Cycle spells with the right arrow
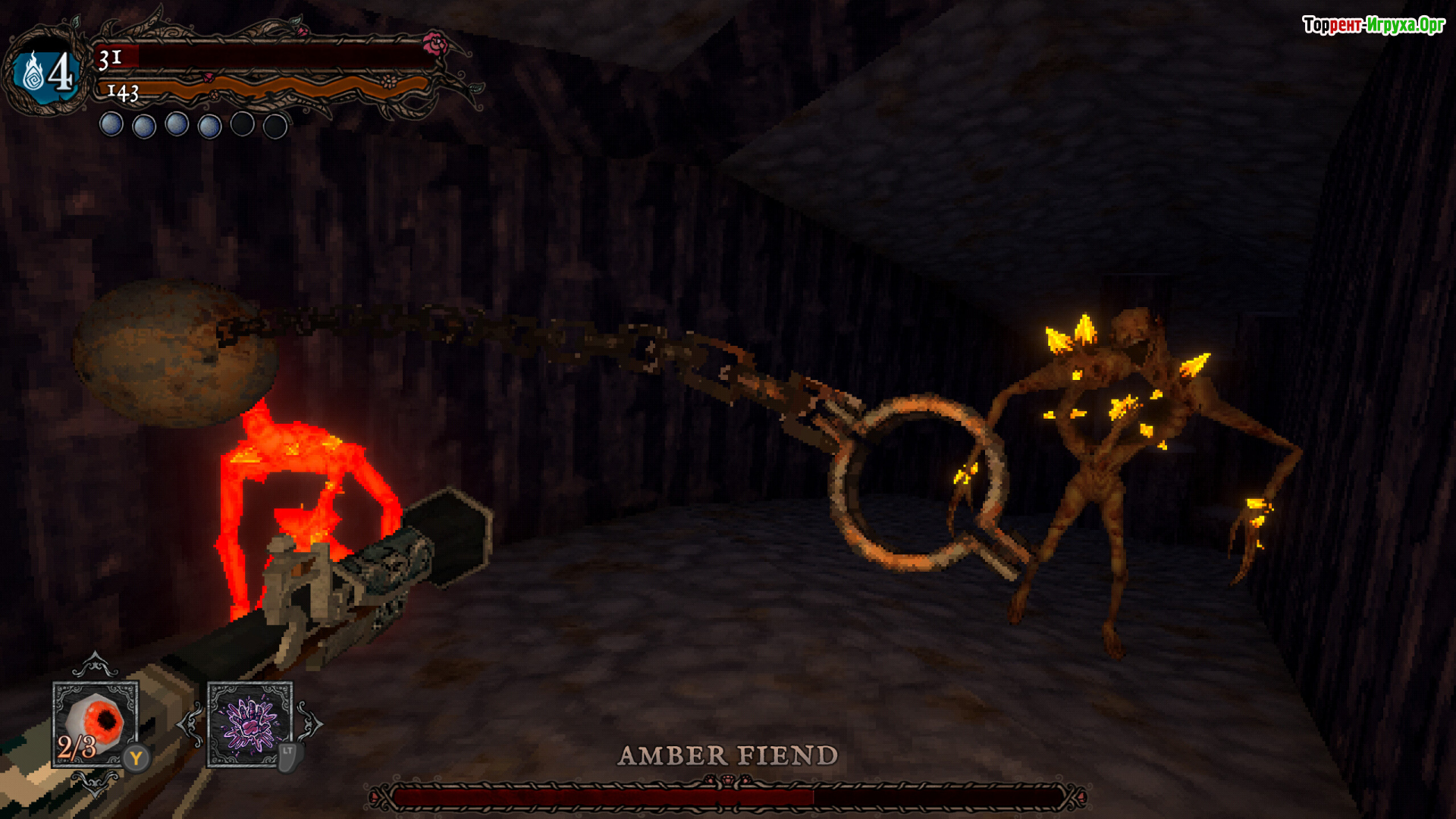Screen dimensions: 1456x819 point(310,724)
